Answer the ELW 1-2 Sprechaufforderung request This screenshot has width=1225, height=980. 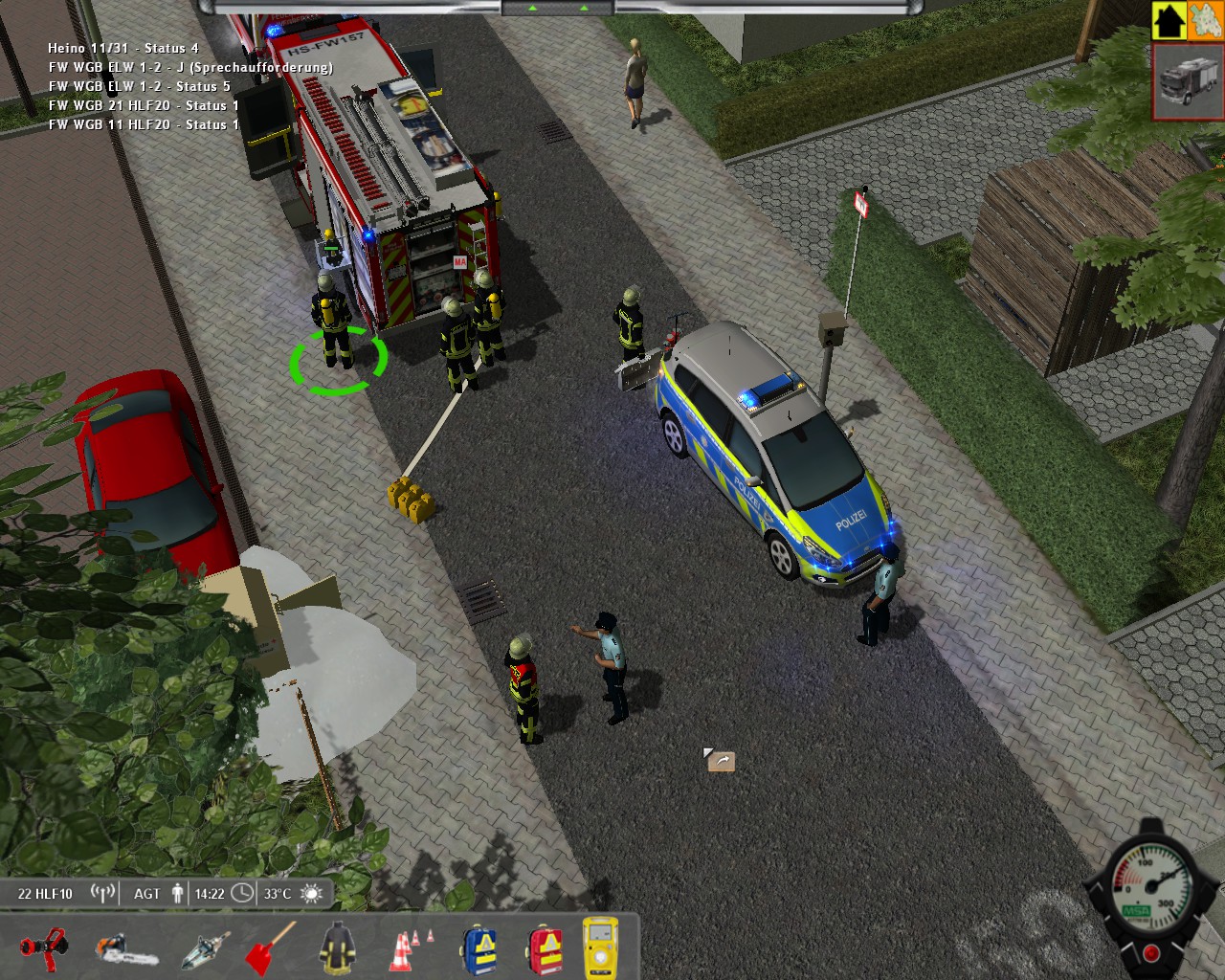click(190, 67)
